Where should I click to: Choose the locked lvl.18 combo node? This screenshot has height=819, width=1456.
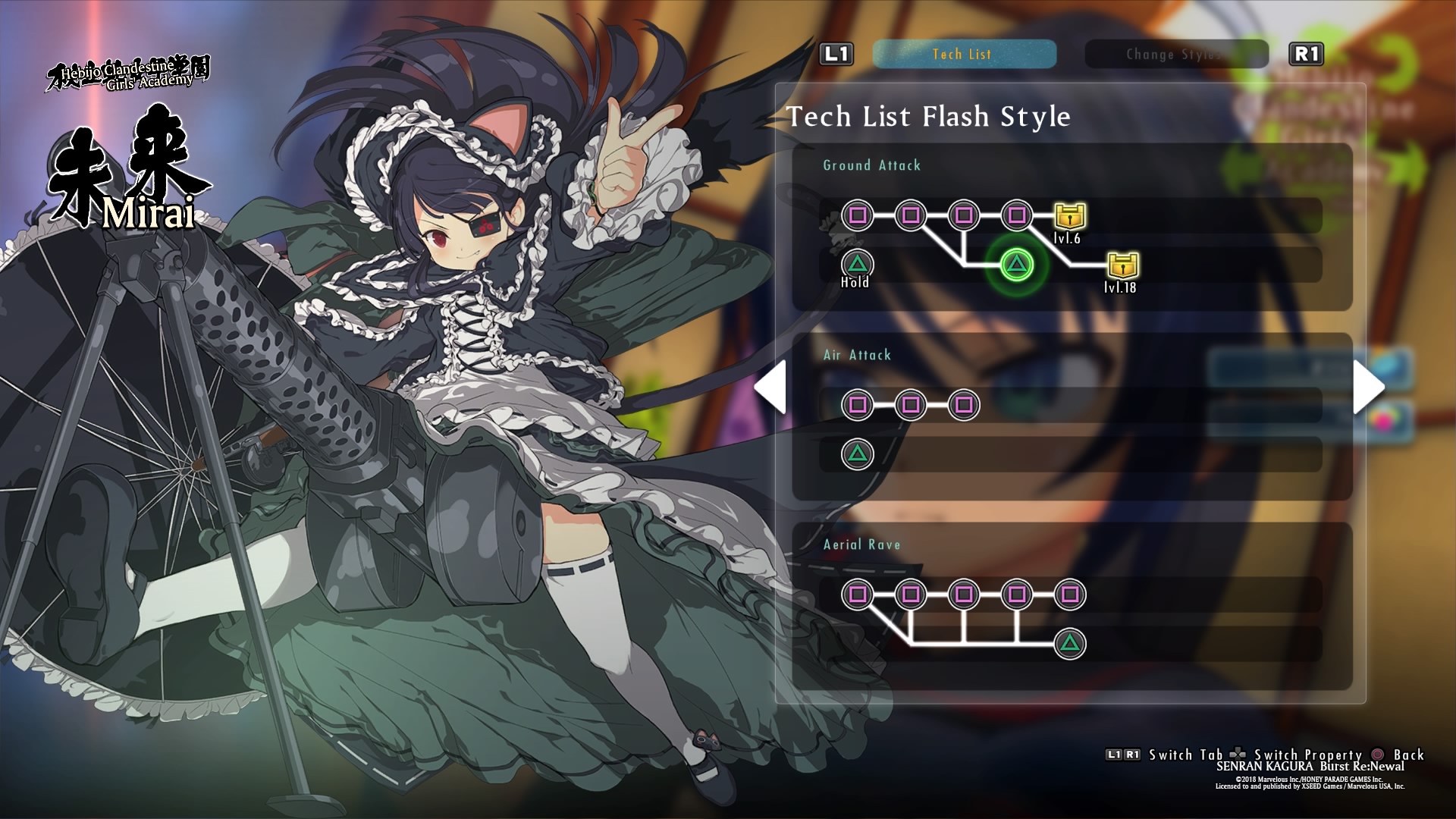click(1123, 265)
